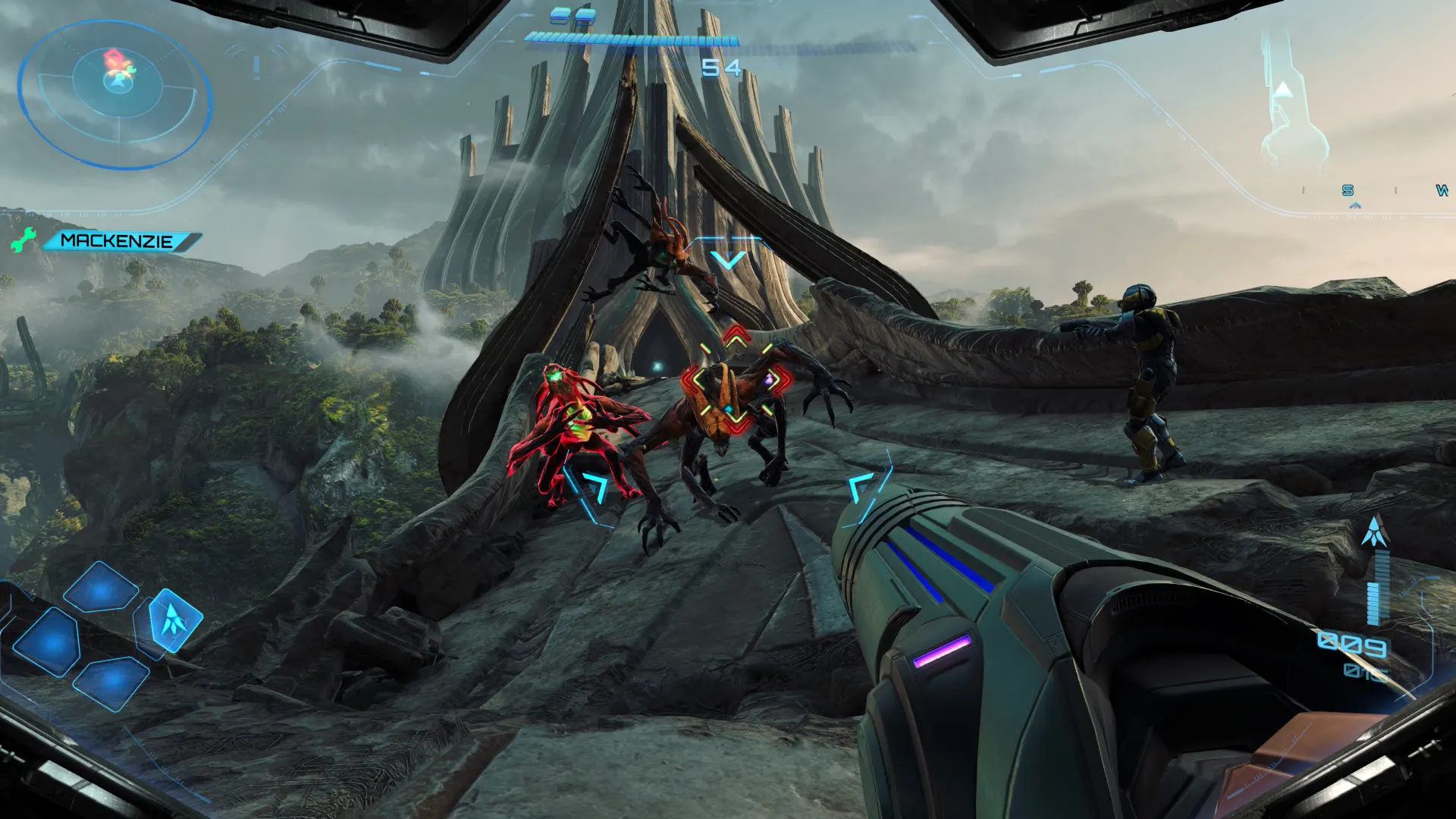Activate the highlighted diamond ability icon
The image size is (1456, 819).
tap(174, 620)
